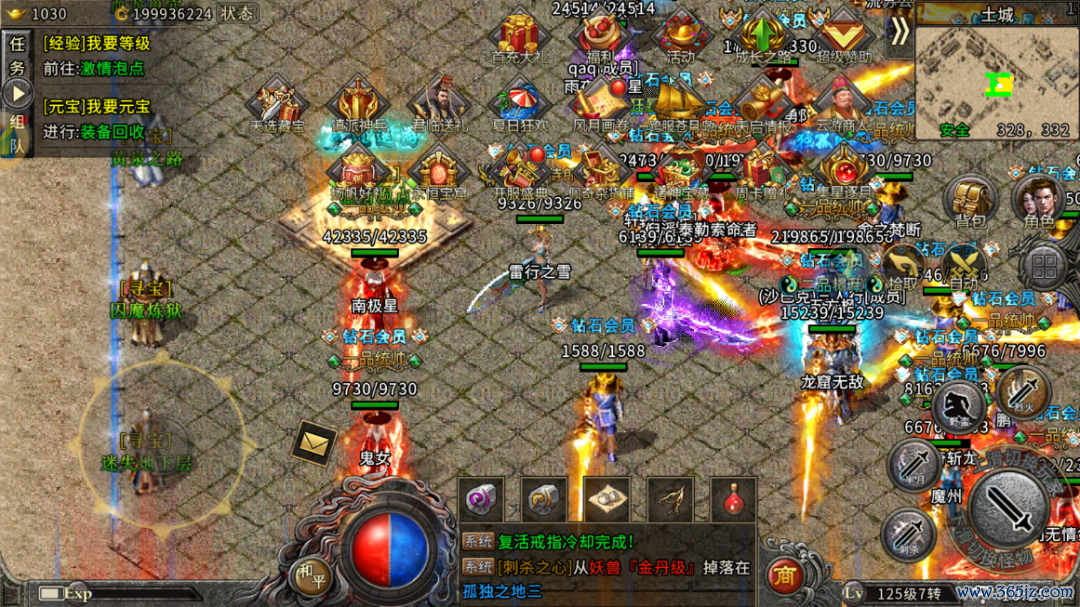The height and width of the screenshot is (607, 1080).
Task: Open the 超级赞助 sponsor icon
Action: coord(844,34)
